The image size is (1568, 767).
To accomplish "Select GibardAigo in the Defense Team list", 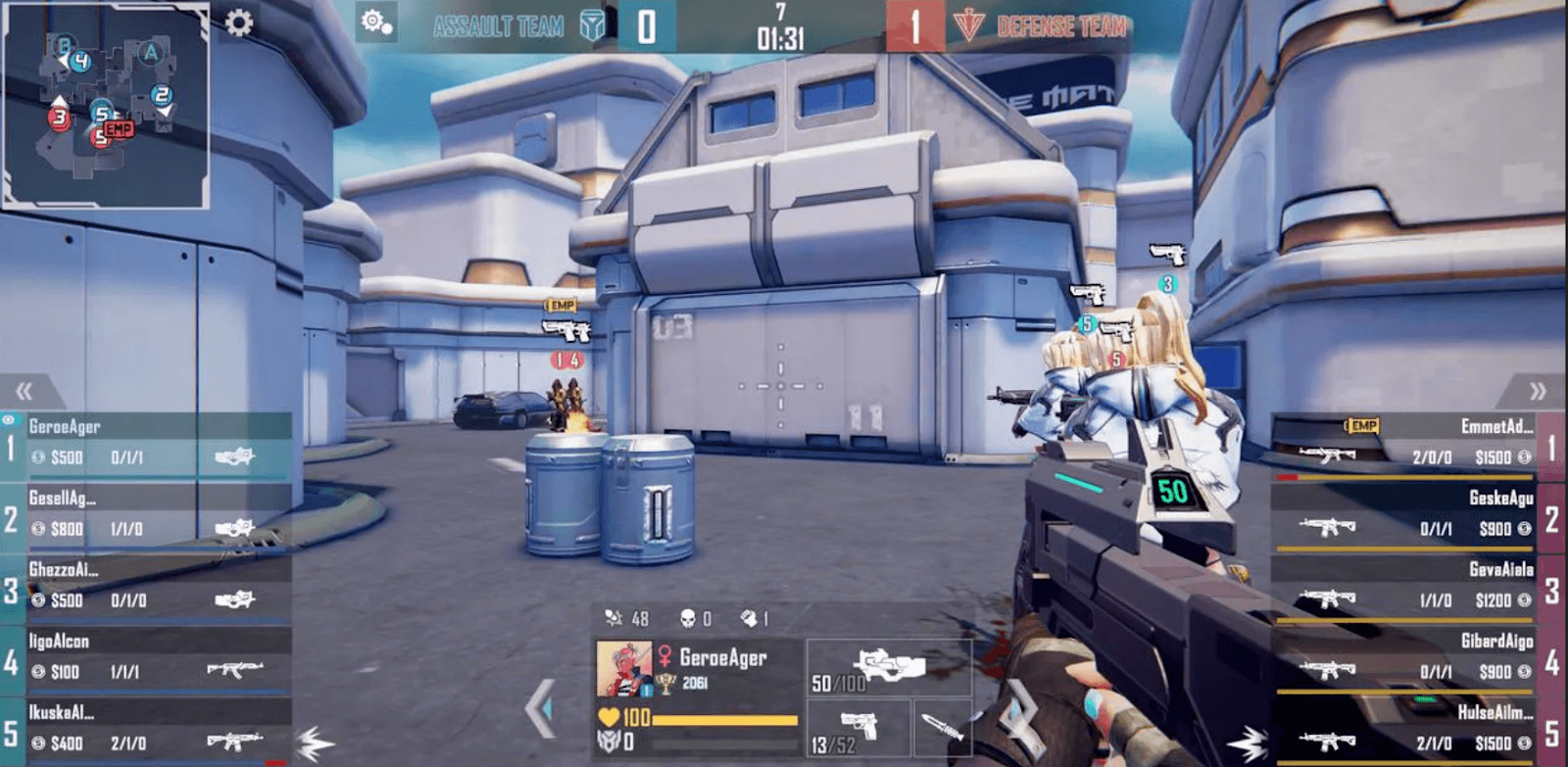I will 1411,659.
